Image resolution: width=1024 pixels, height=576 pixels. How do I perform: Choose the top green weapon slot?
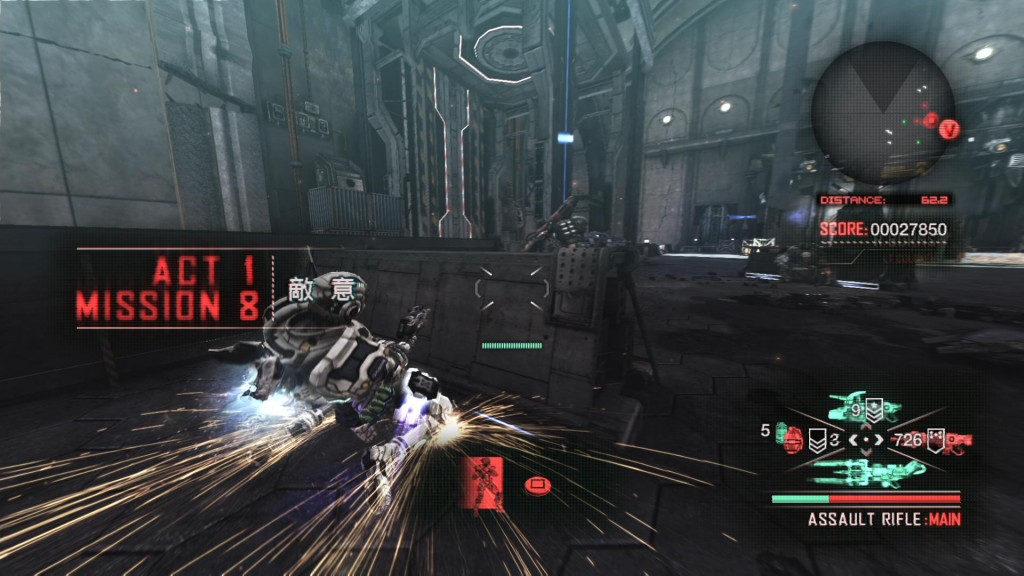pyautogui.click(x=865, y=406)
